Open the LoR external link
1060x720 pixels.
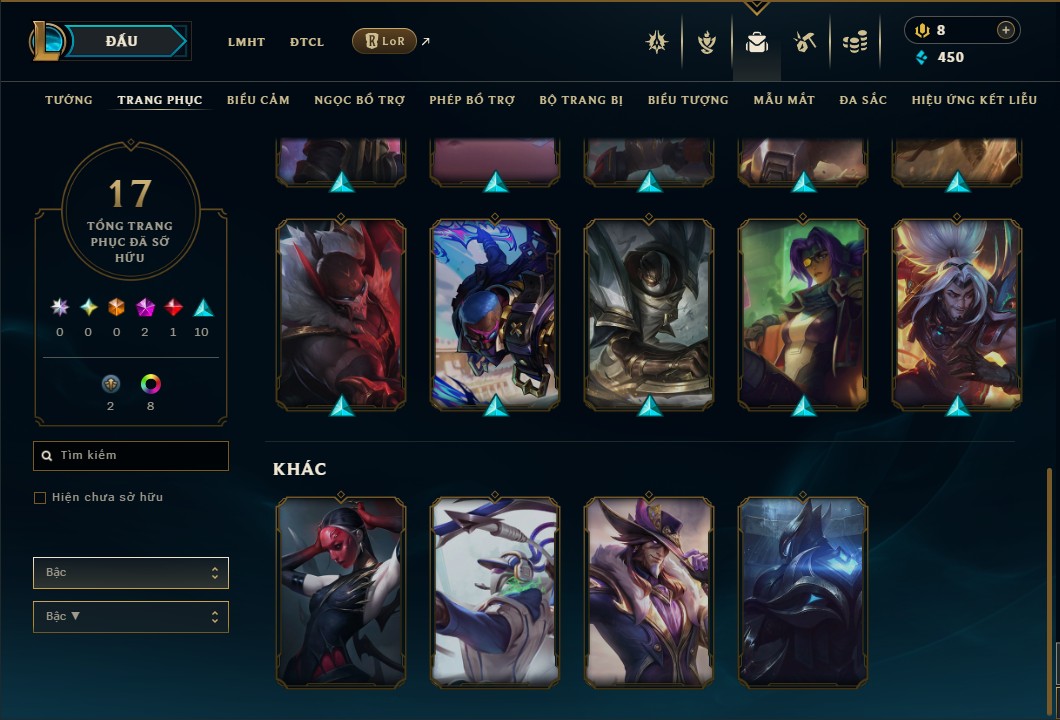[385, 41]
